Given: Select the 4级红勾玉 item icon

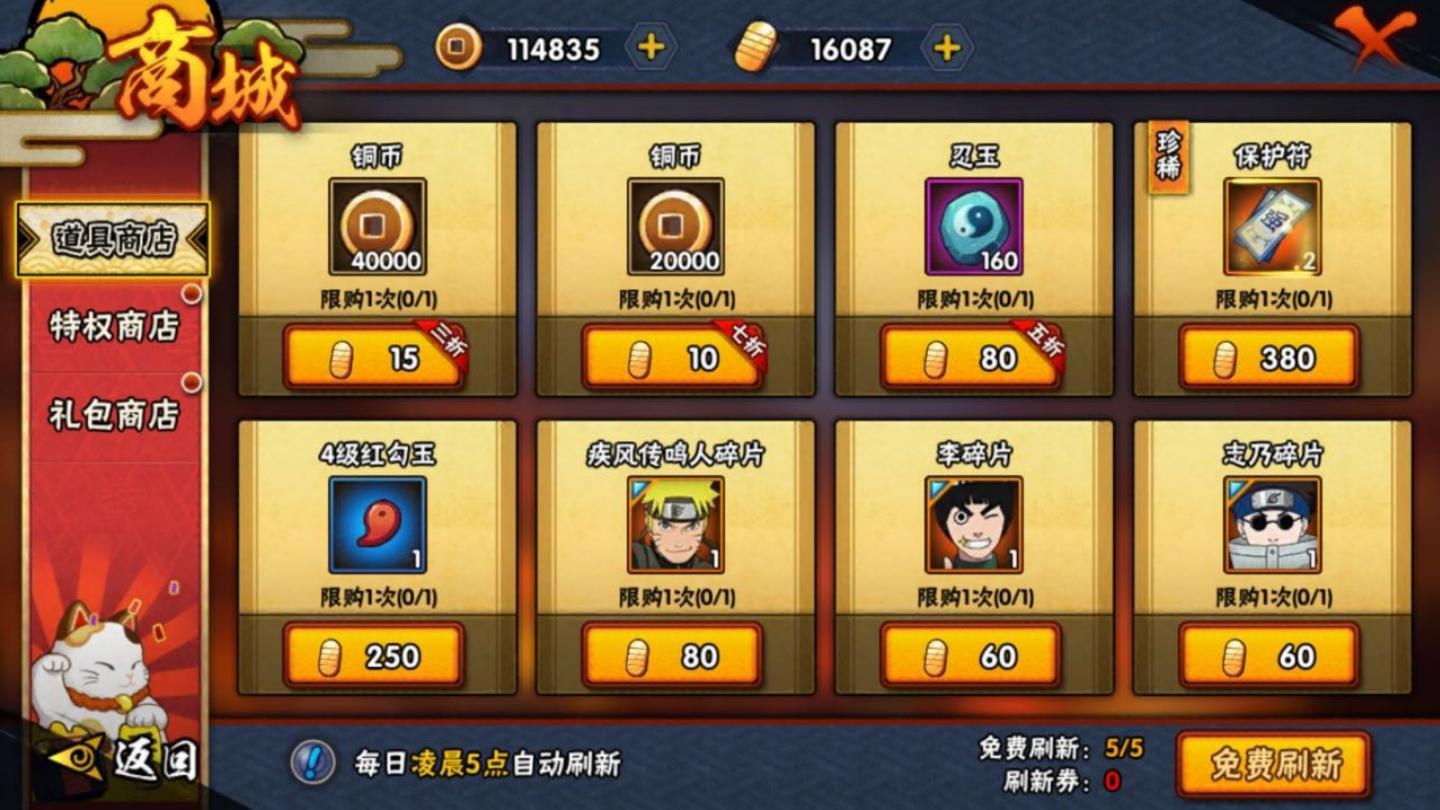Looking at the screenshot, I should tap(377, 525).
